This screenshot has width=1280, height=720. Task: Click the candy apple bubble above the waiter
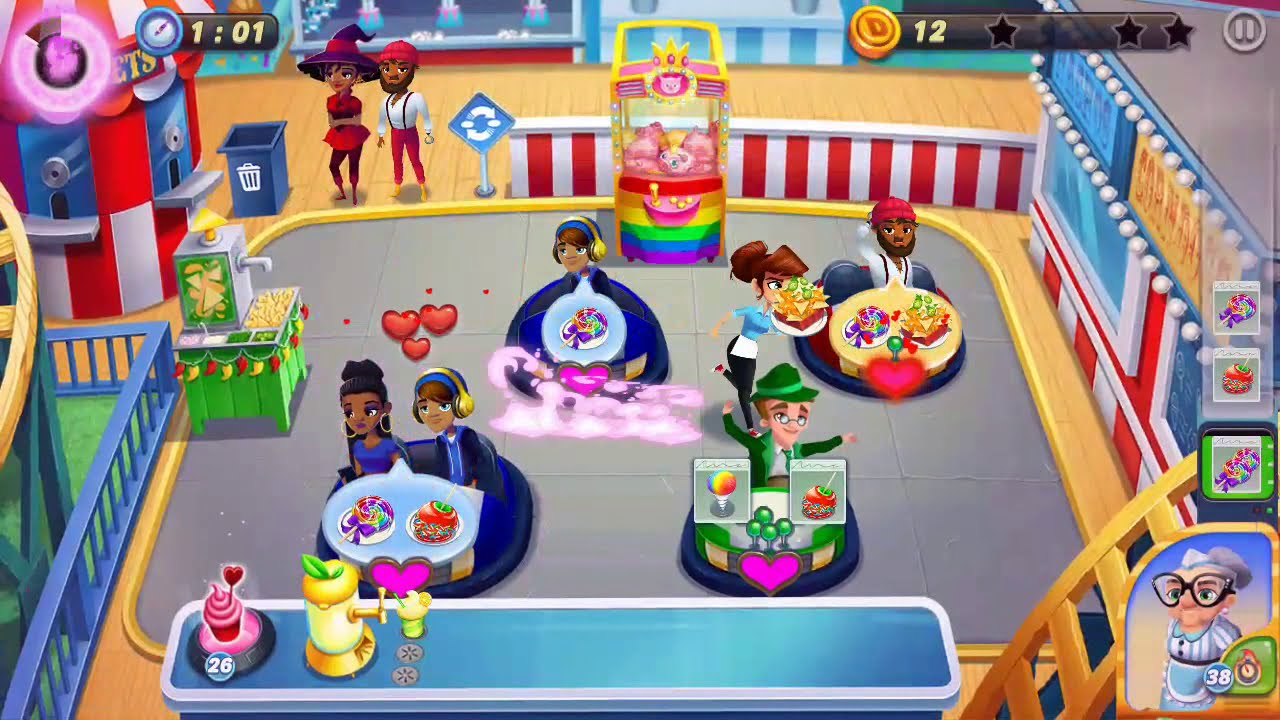pyautogui.click(x=820, y=491)
